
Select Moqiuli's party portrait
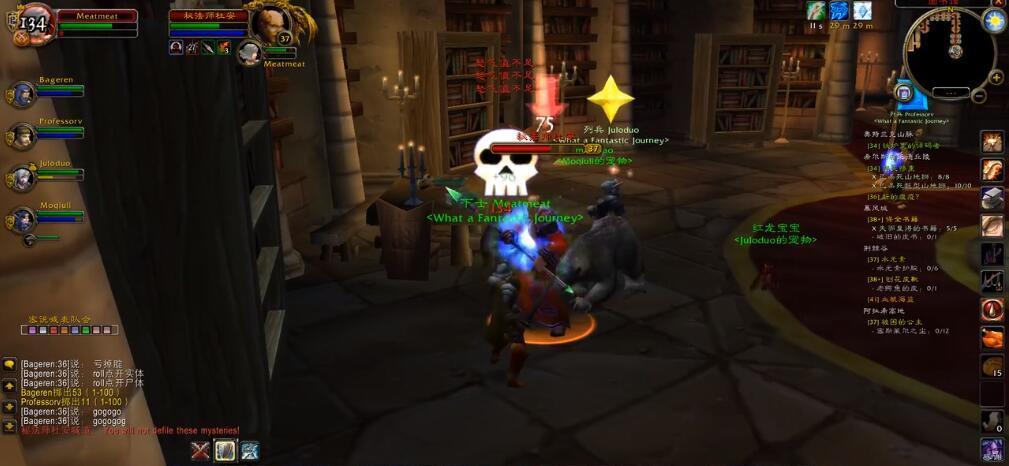pos(21,219)
